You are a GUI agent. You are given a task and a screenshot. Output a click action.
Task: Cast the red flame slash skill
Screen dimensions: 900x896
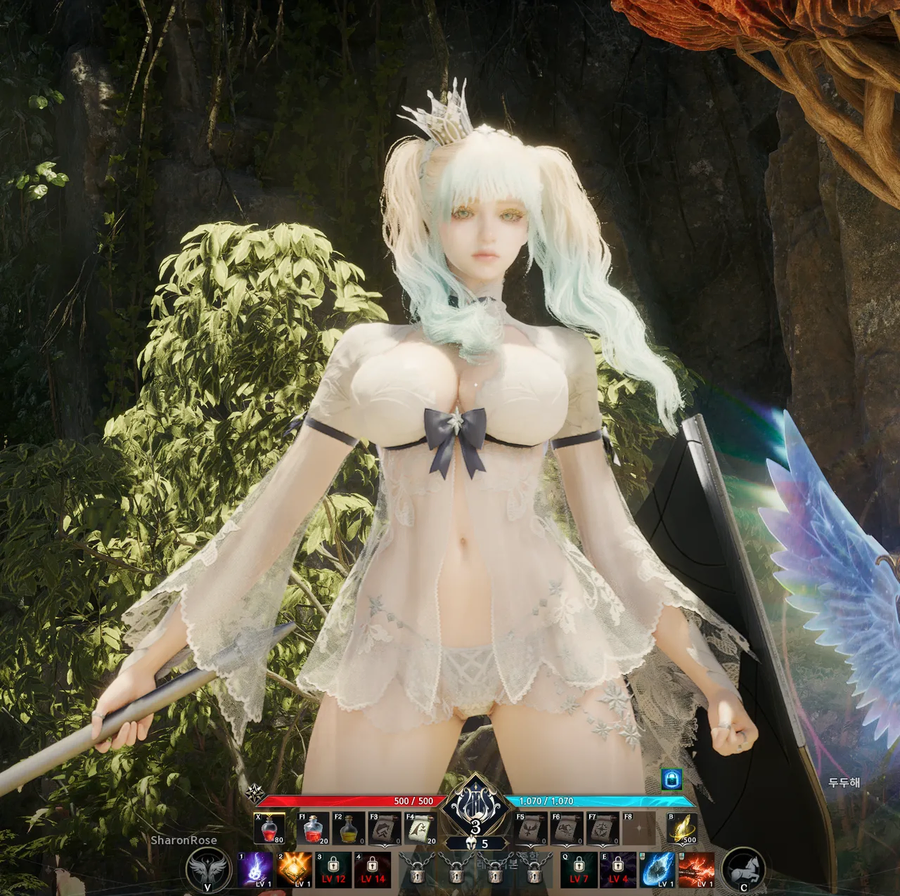(696, 870)
